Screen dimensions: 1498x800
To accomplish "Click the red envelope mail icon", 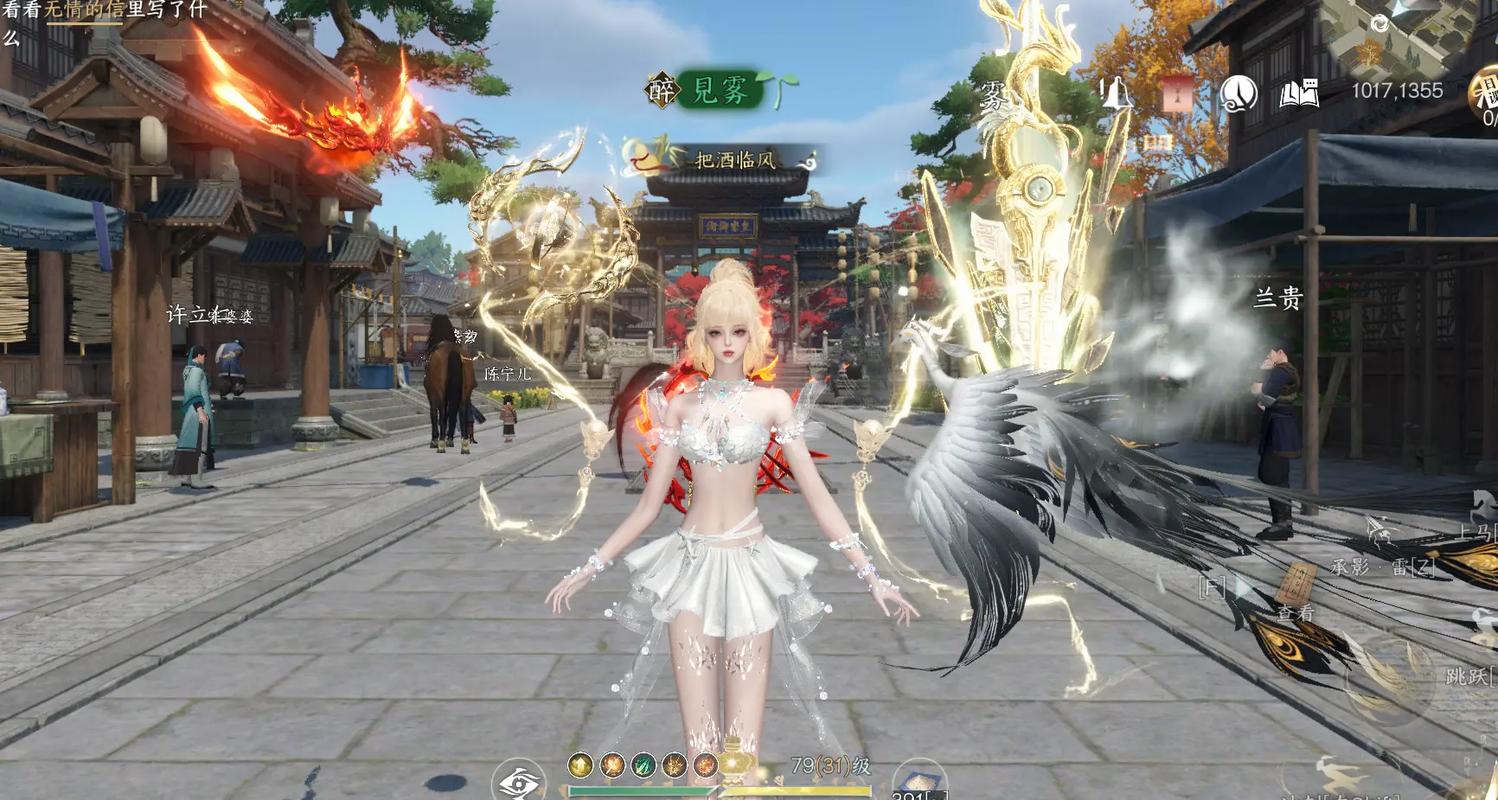I will point(1176,93).
